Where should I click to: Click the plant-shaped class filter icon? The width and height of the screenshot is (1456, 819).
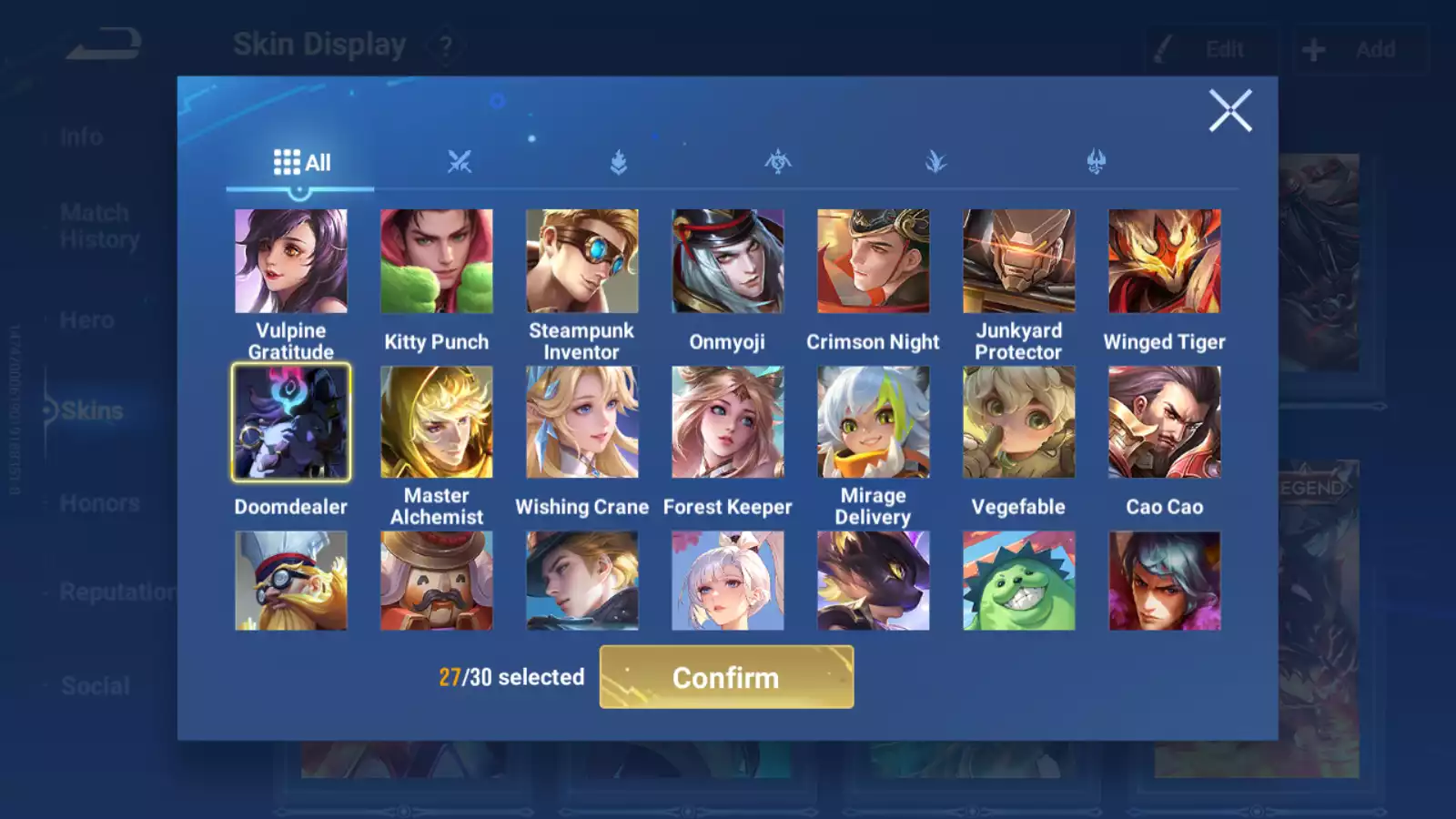click(x=937, y=163)
